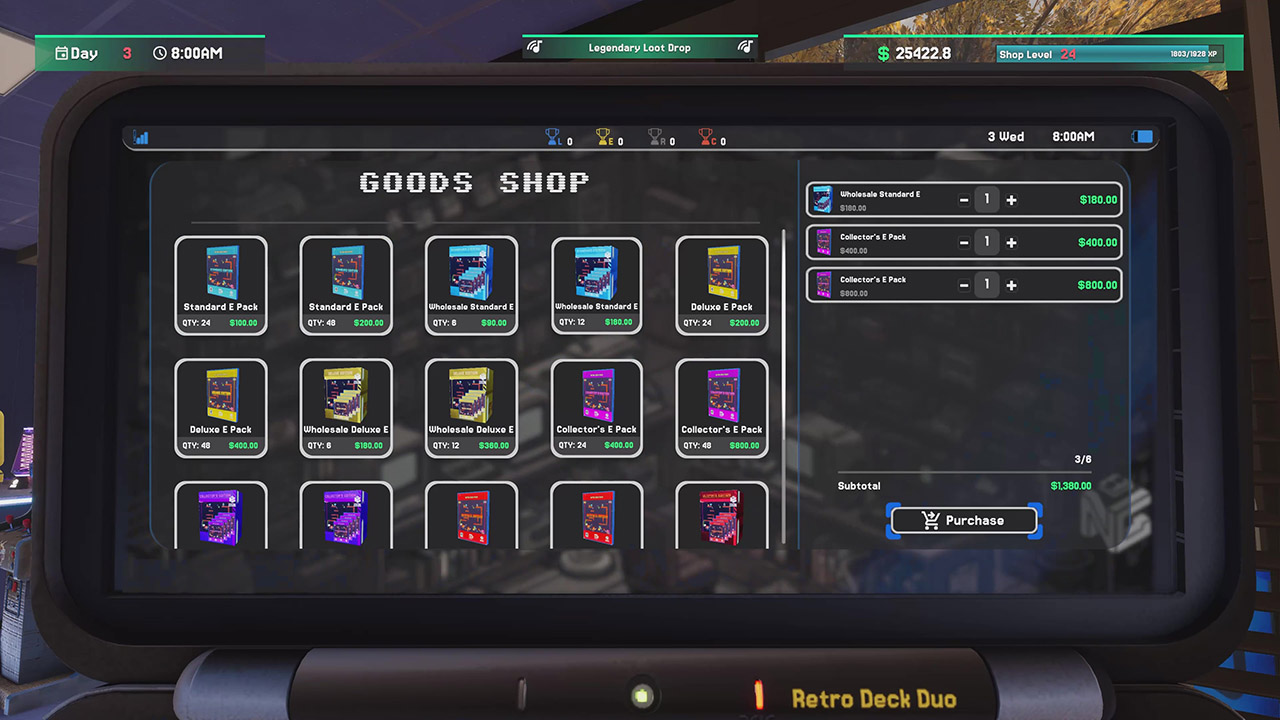Select the Deluxe E Pack QTY 48 product
Image resolution: width=1280 pixels, height=720 pixels.
[x=221, y=407]
